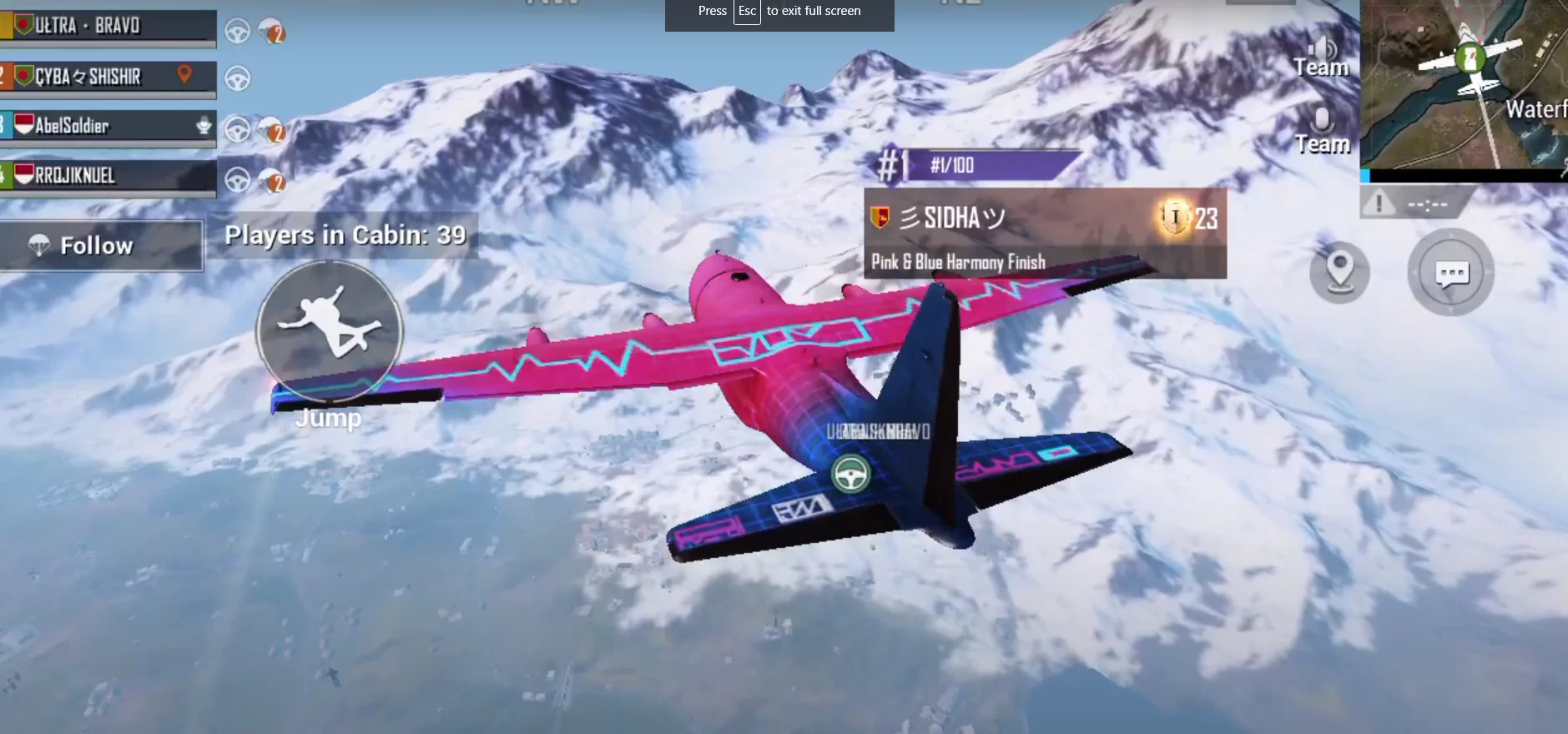The image size is (1568, 734).
Task: Select teammate ULTRA BRAVO in squad list
Action: pos(108,26)
